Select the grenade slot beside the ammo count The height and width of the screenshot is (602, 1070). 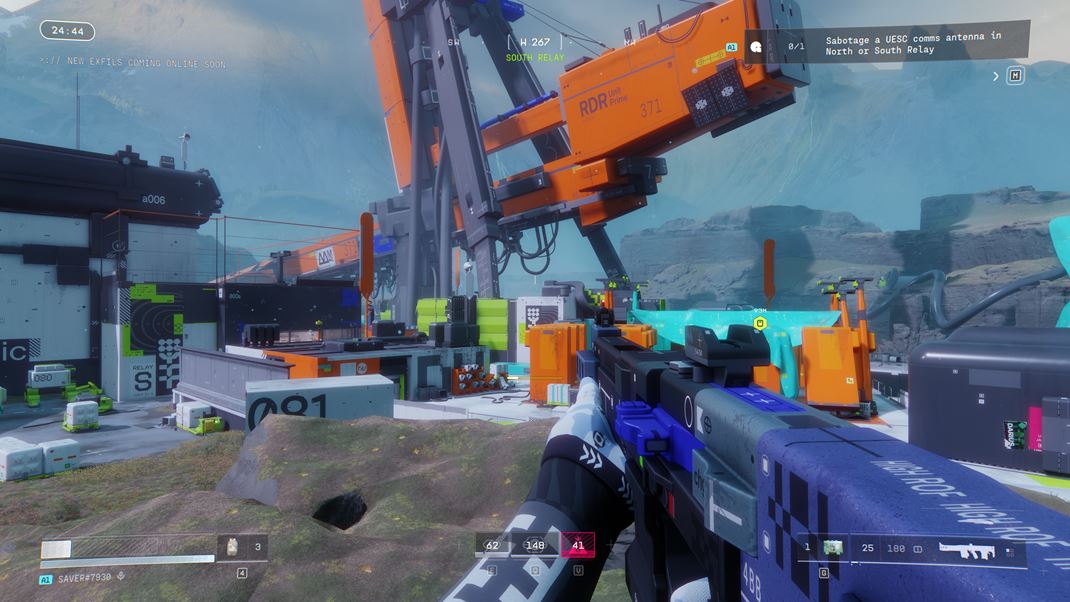click(832, 548)
